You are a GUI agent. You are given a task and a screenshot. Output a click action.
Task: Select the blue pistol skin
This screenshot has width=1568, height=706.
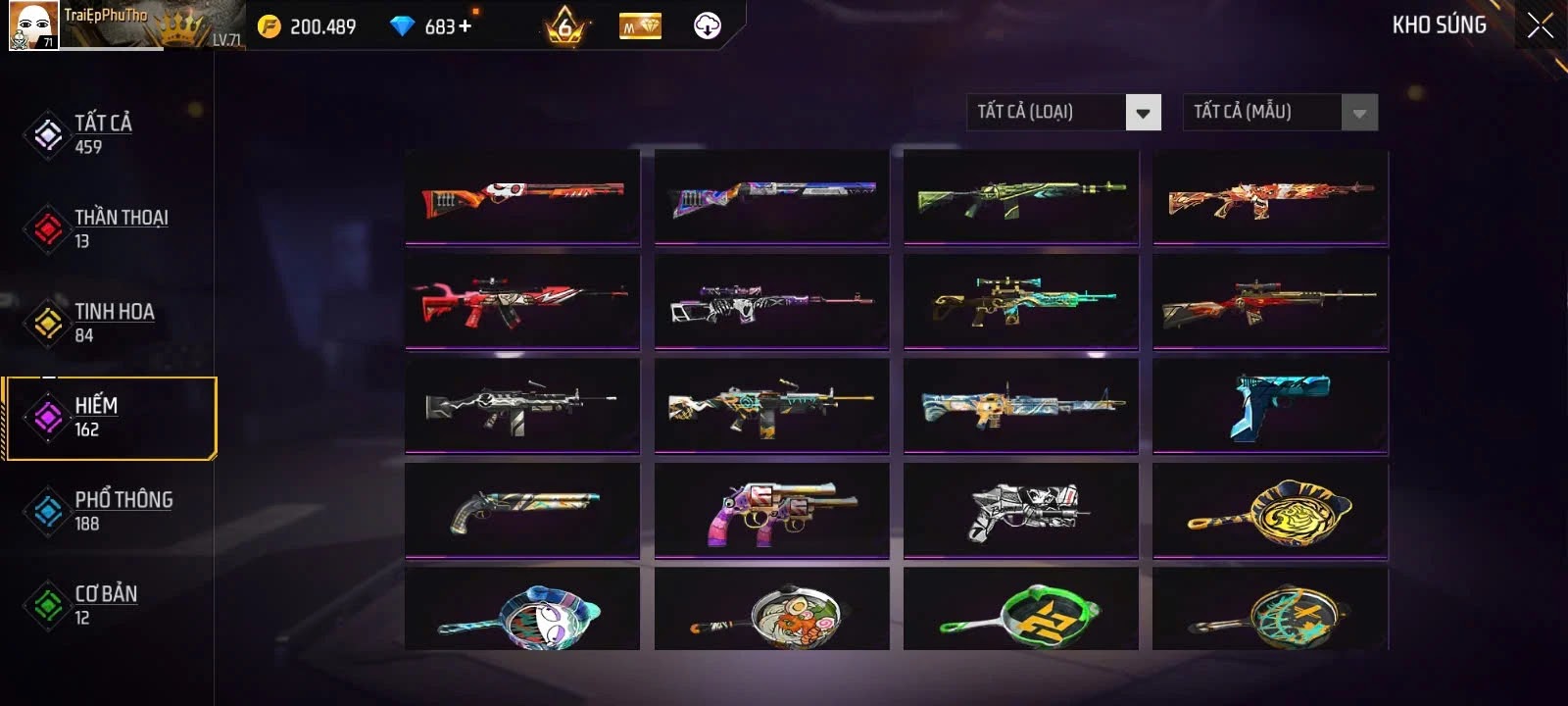[x=1270, y=406]
